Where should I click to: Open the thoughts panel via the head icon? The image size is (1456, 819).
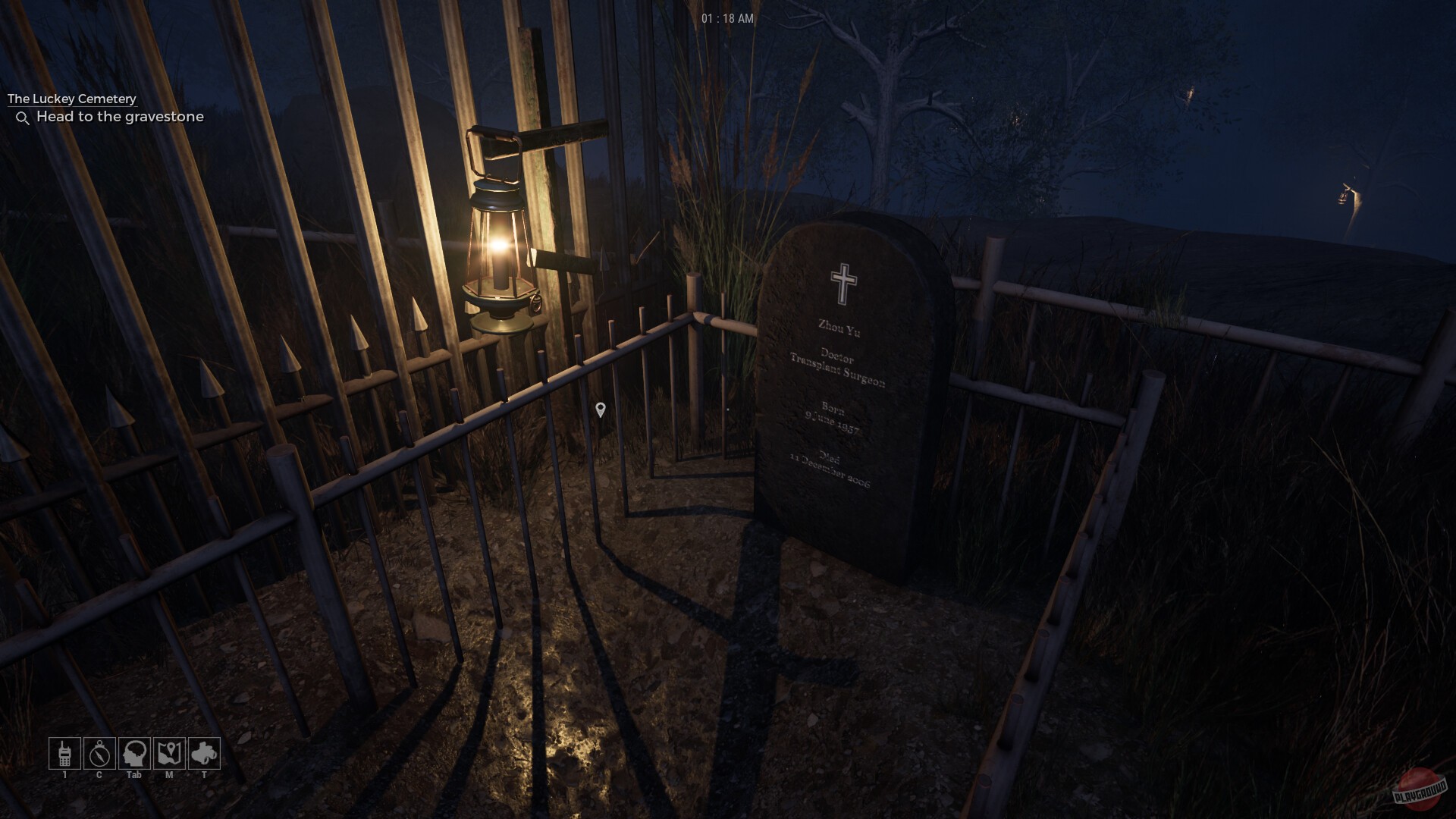[135, 754]
